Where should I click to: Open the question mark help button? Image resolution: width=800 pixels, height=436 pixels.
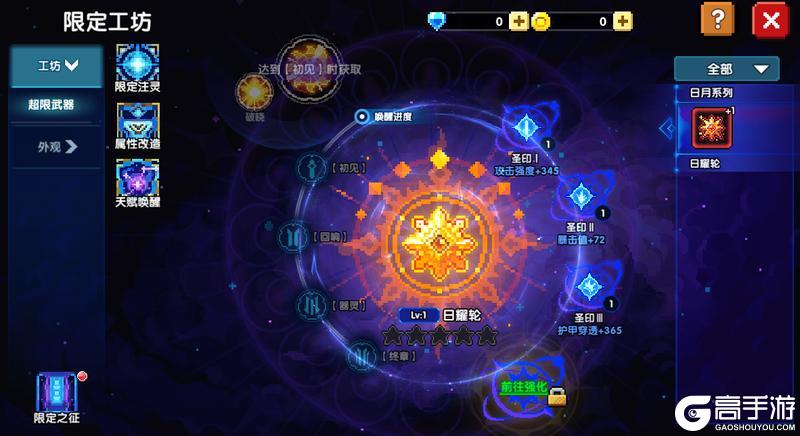click(x=714, y=20)
